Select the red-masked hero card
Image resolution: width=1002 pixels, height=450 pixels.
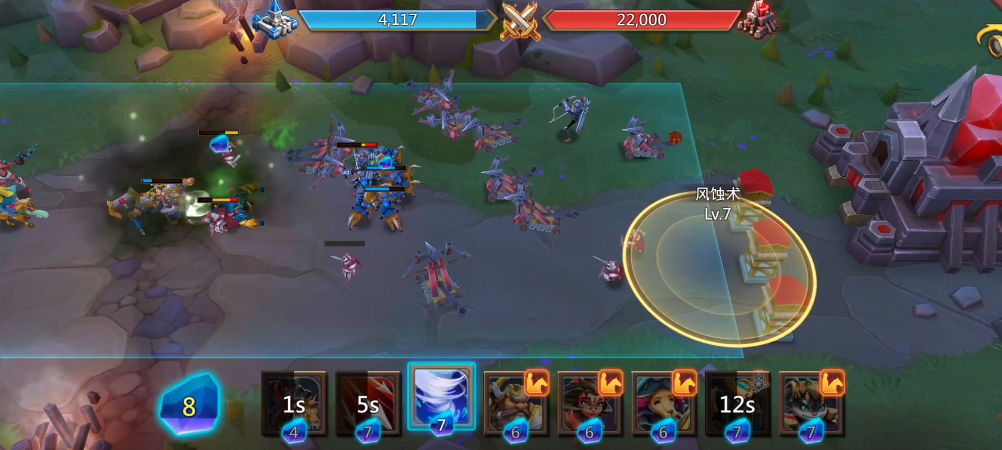click(589, 403)
